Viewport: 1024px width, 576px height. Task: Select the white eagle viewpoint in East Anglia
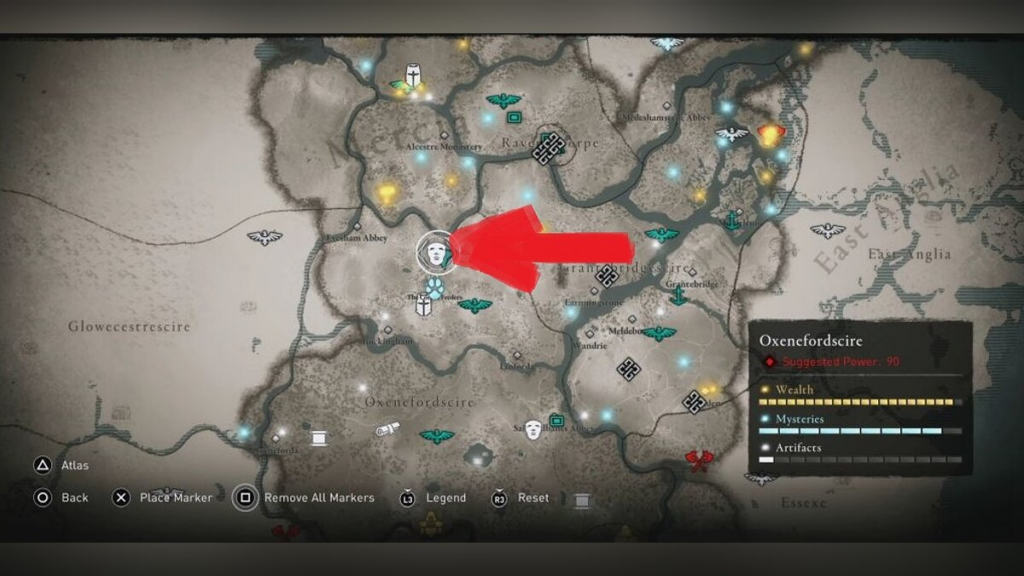[x=828, y=231]
